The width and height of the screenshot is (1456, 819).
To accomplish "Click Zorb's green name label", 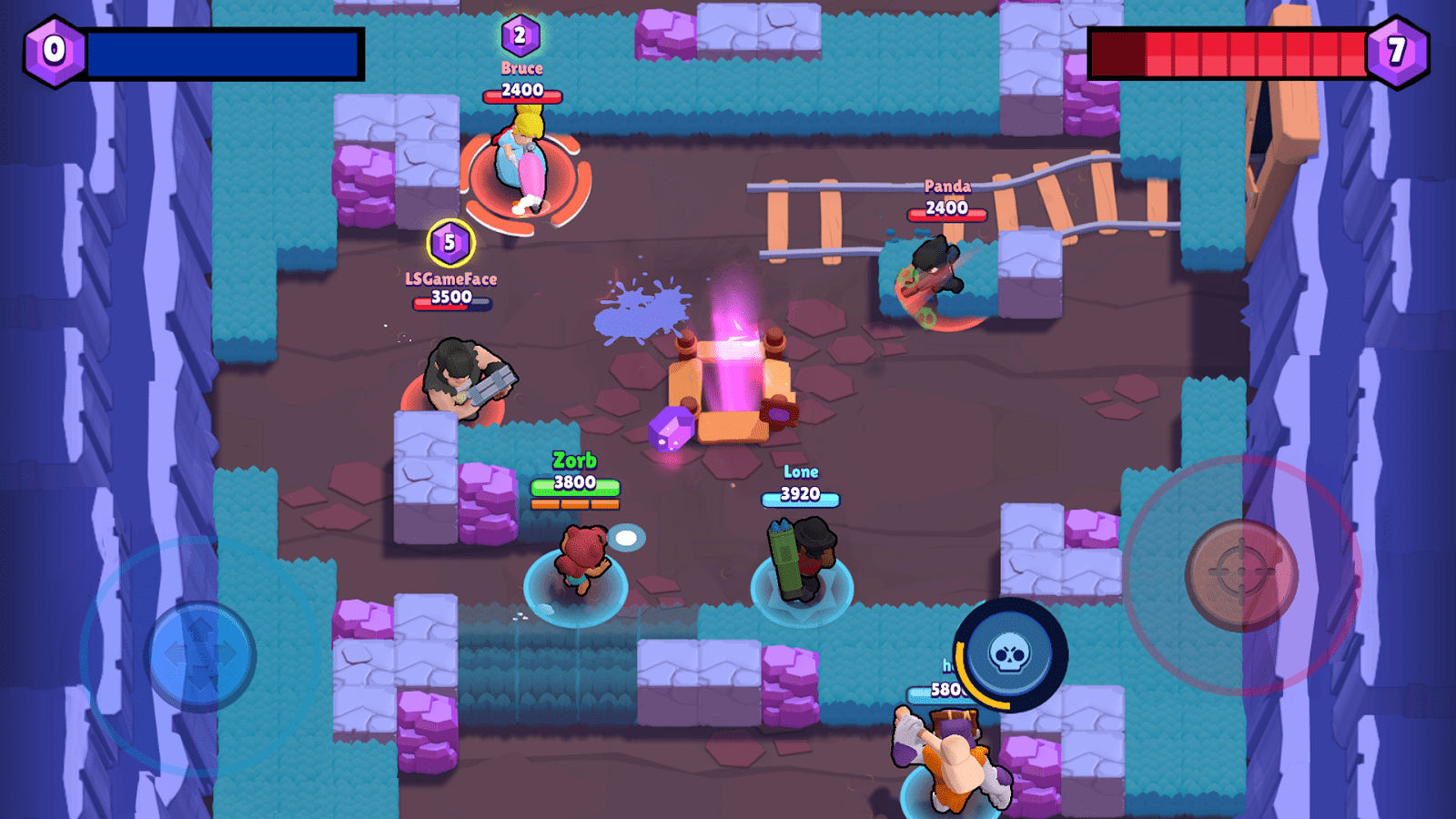I will coord(573,460).
